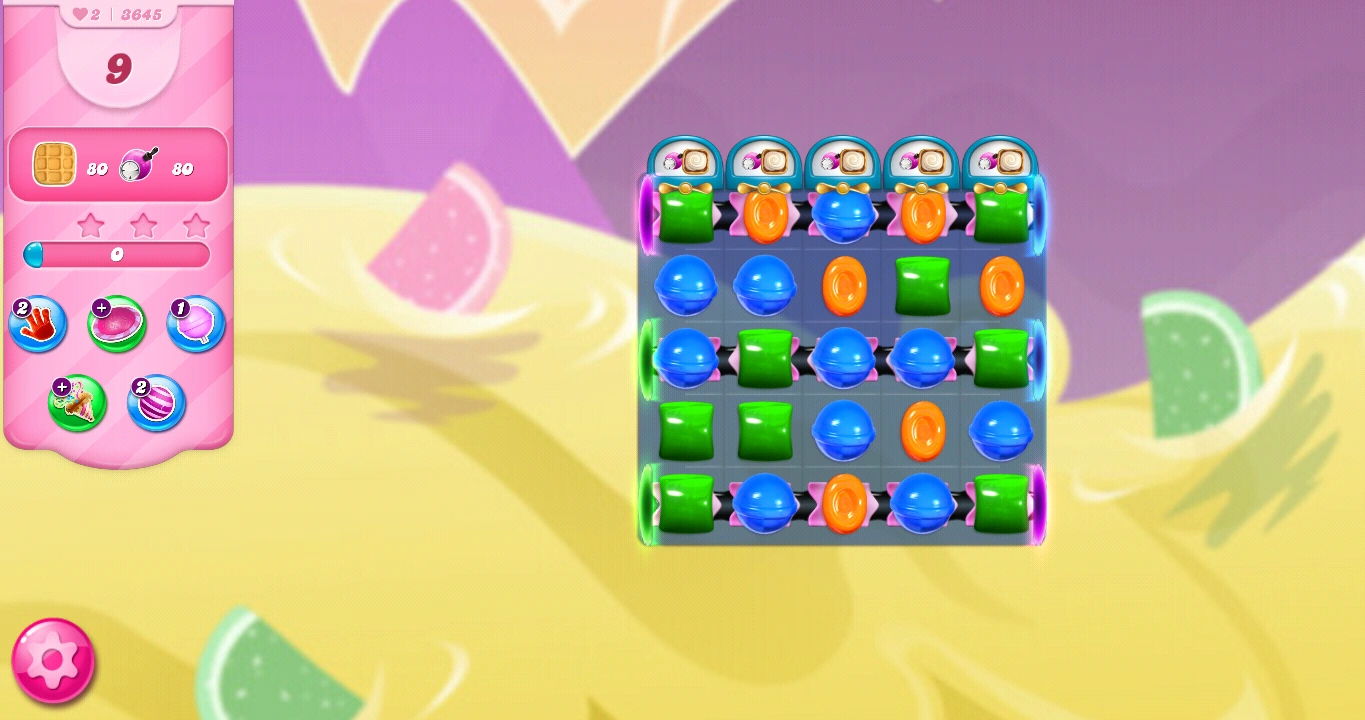Open the party booster with plus sign
1365x720 pixels.
coord(77,402)
